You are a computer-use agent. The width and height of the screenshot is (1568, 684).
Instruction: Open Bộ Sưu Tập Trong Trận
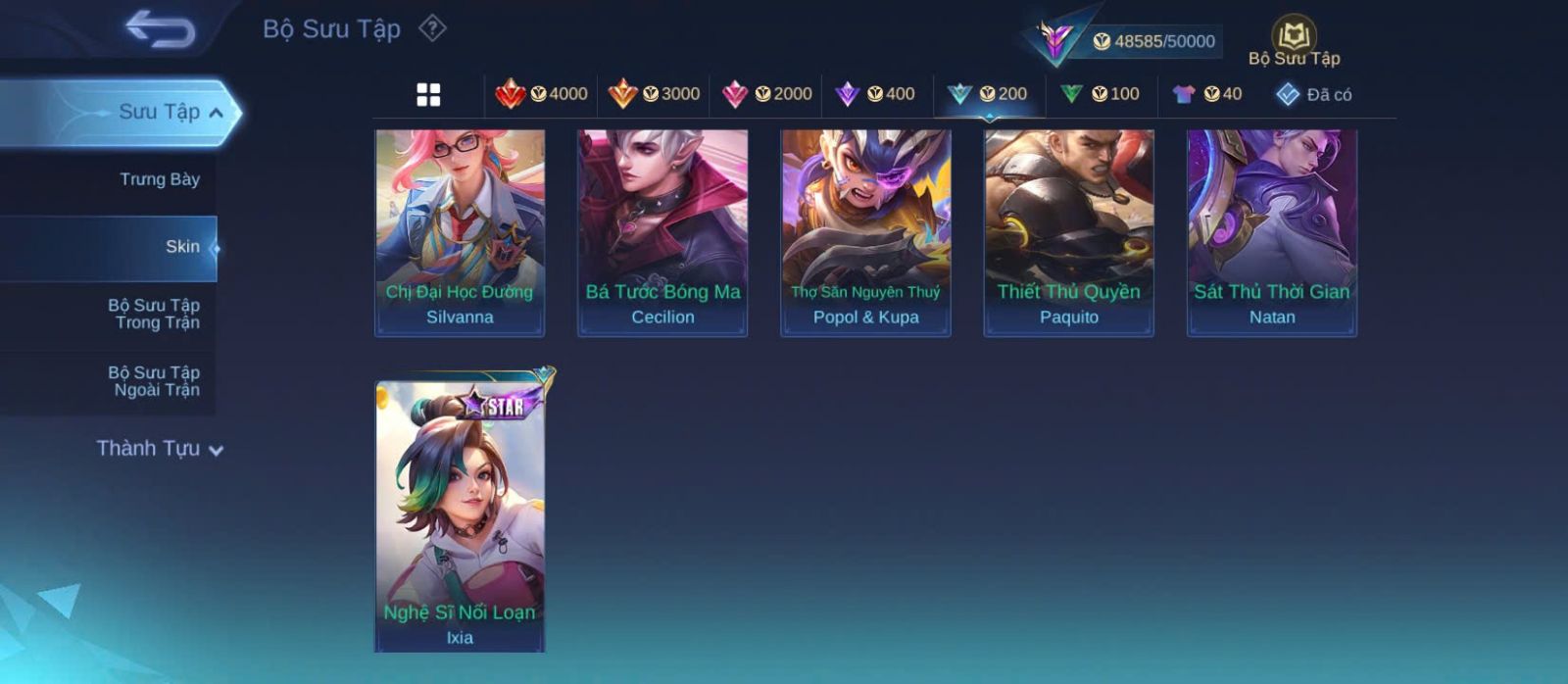coord(155,314)
